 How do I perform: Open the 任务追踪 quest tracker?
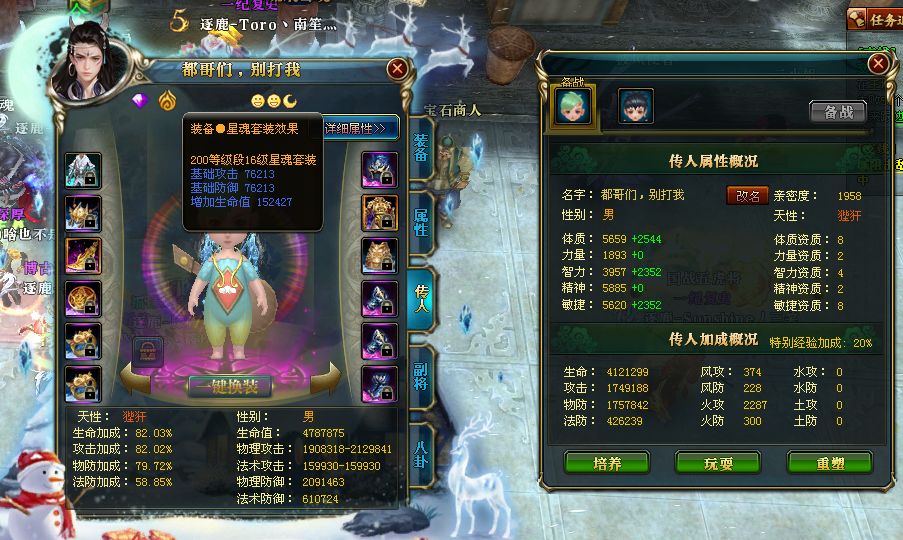pos(874,18)
